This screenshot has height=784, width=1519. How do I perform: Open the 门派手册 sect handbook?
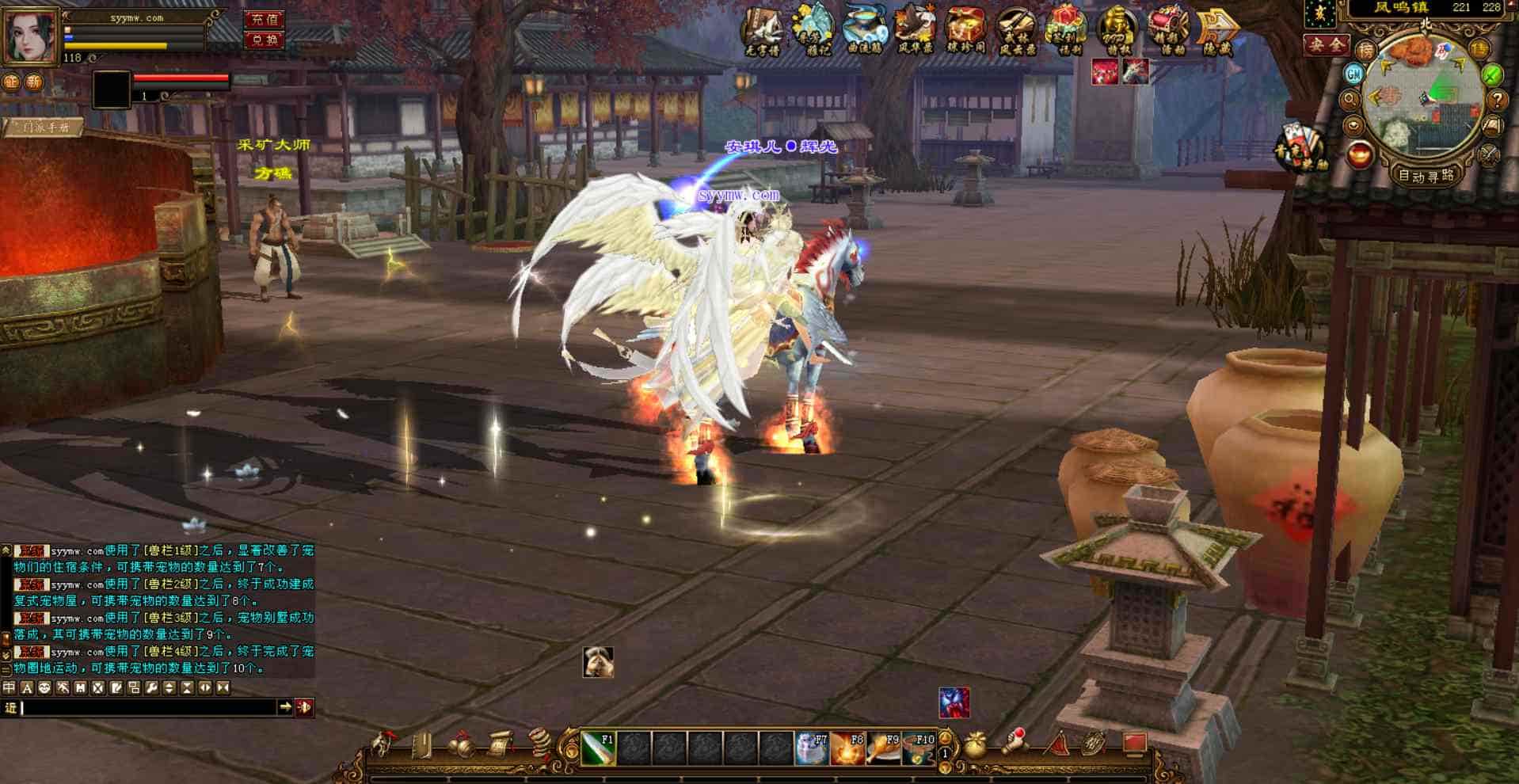pos(45,127)
